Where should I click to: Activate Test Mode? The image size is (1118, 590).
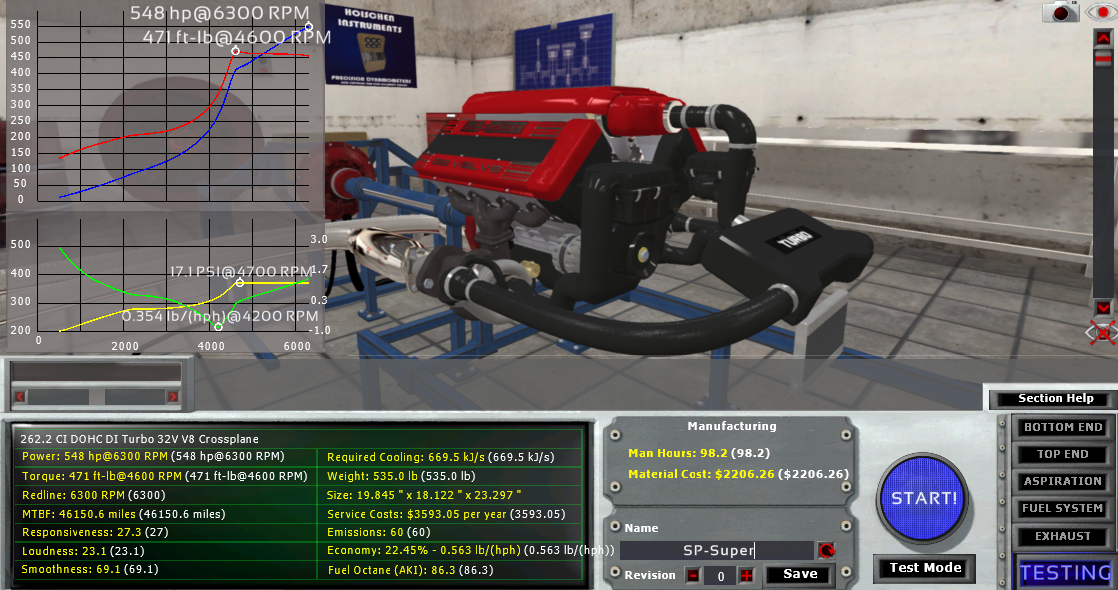(x=925, y=568)
